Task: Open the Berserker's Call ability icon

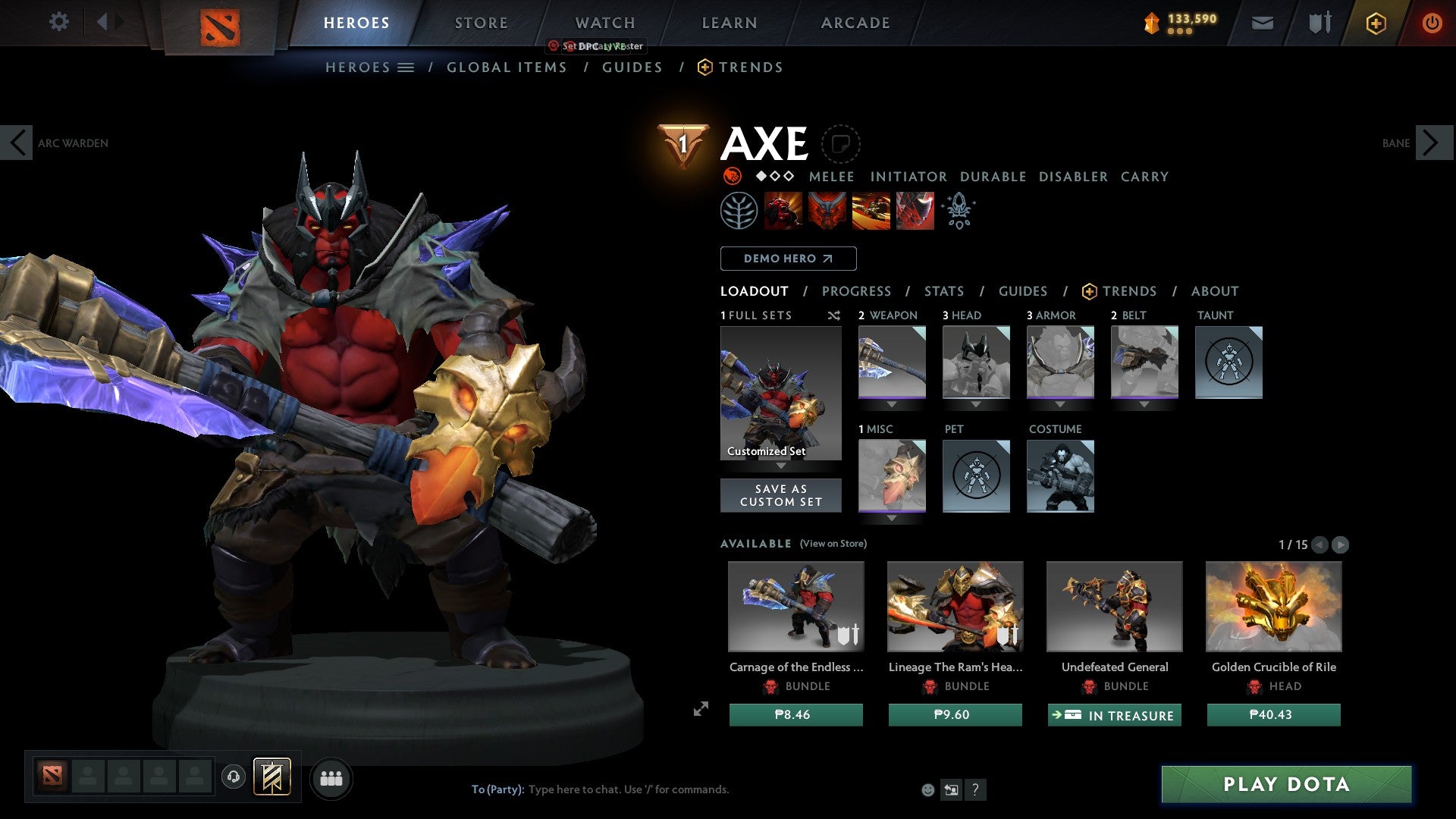Action: pyautogui.click(x=783, y=210)
